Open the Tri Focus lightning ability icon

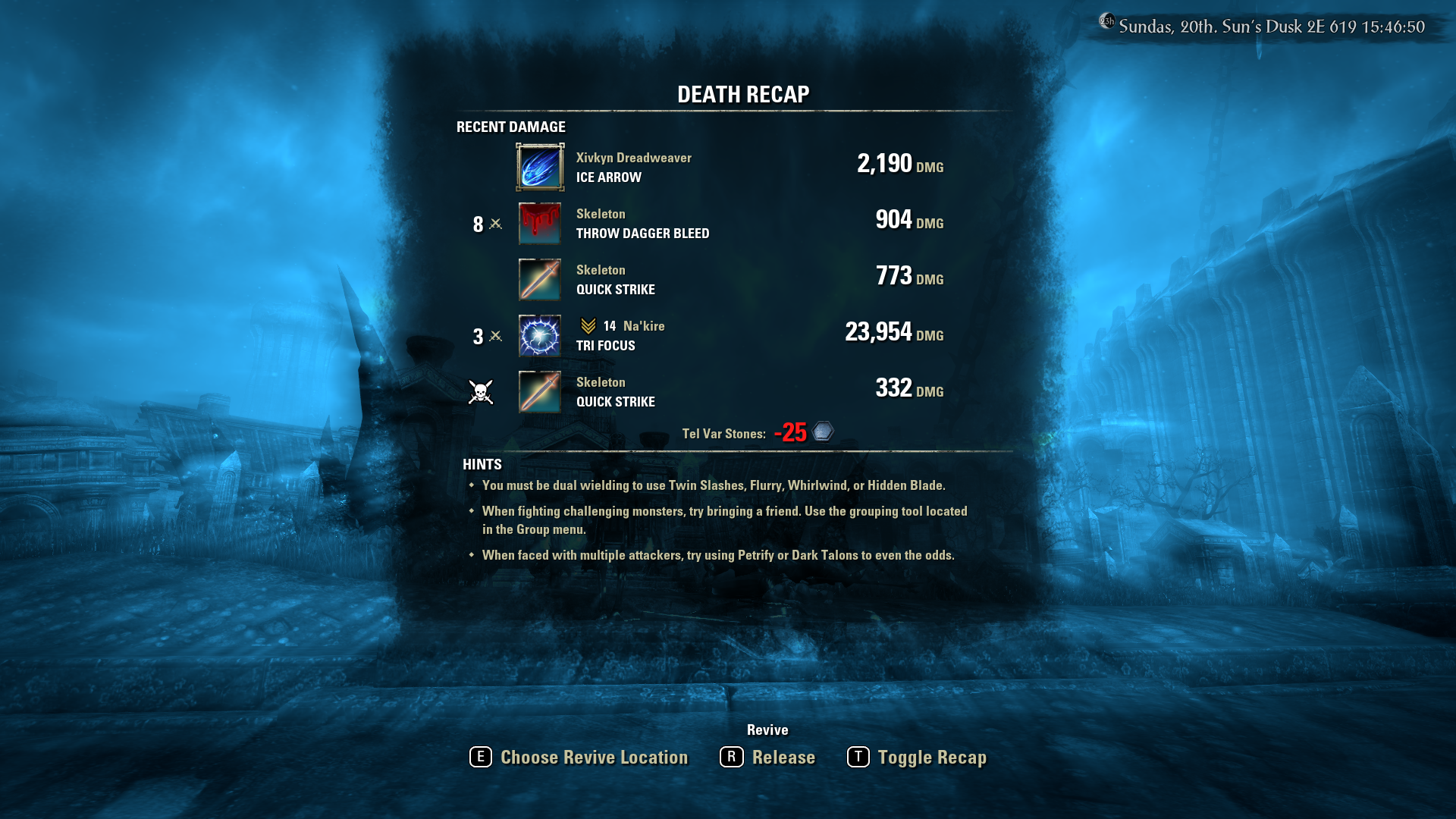click(538, 334)
